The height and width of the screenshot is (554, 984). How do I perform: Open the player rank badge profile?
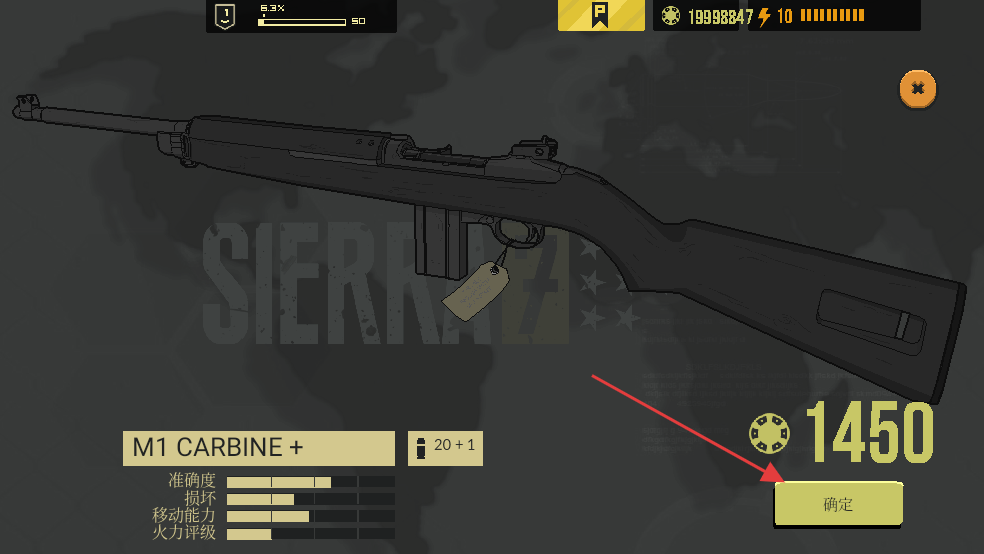(x=225, y=16)
